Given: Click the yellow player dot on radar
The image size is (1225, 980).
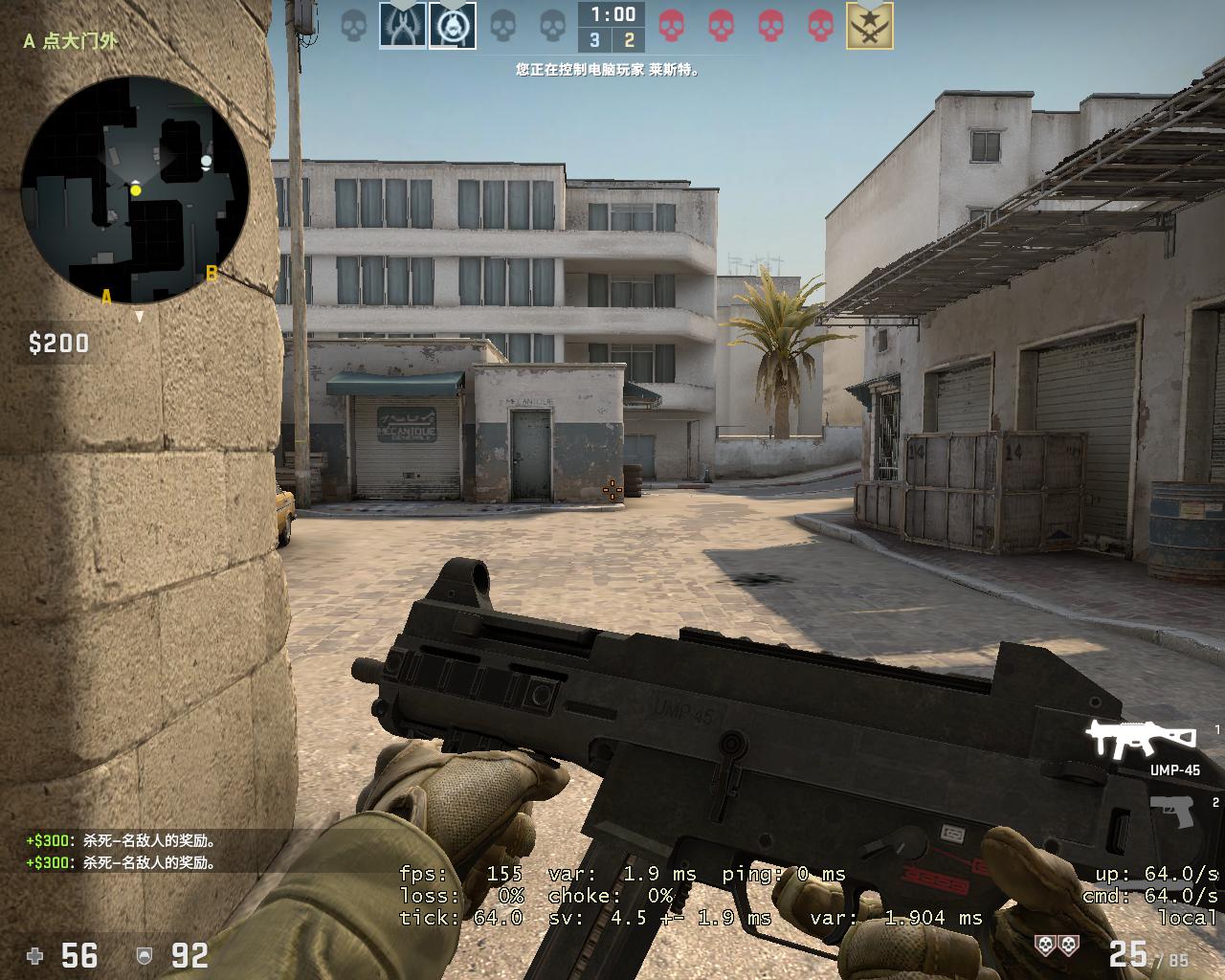Looking at the screenshot, I should tap(135, 189).
